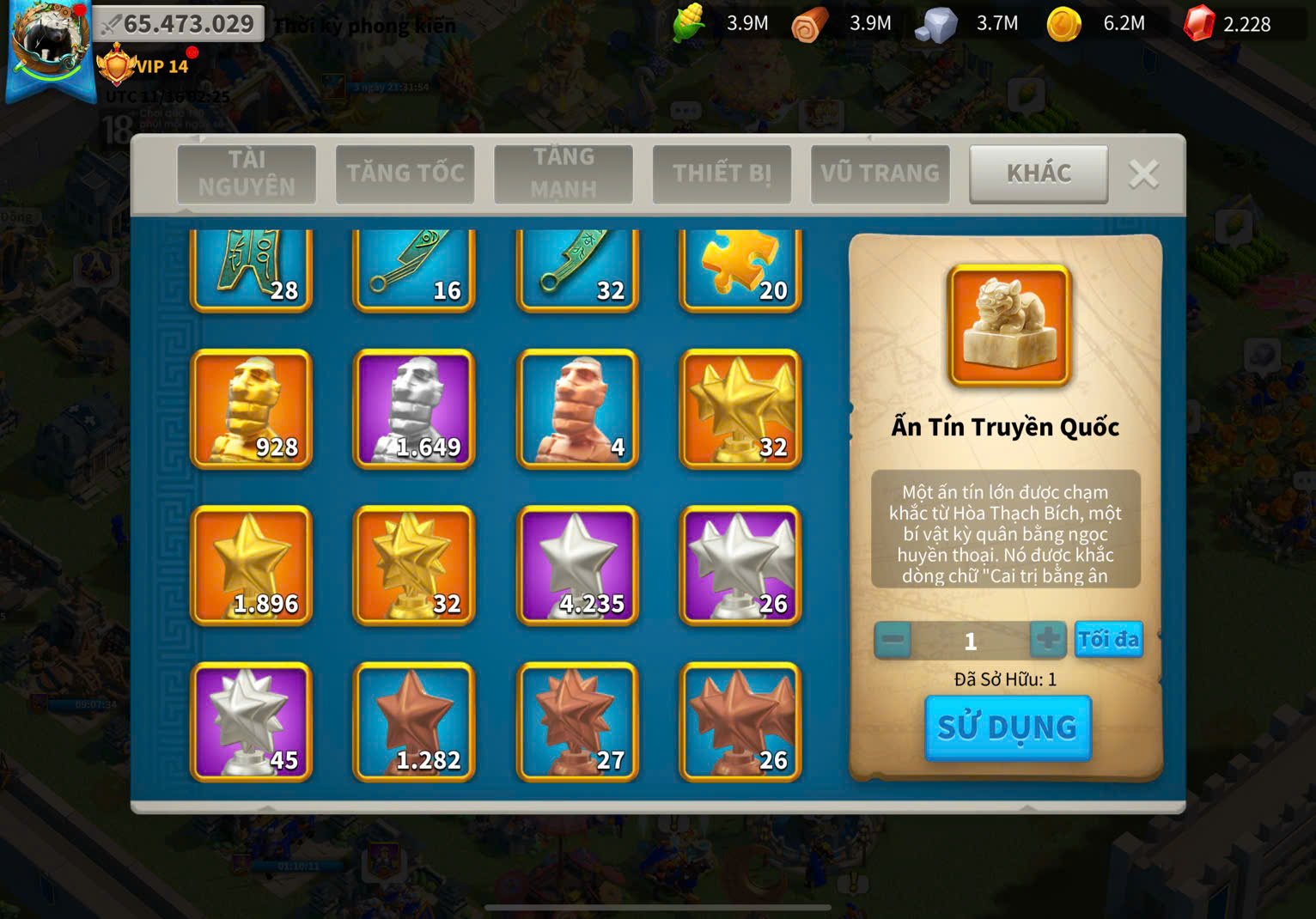Select the puzzle piece item (20)

[740, 270]
